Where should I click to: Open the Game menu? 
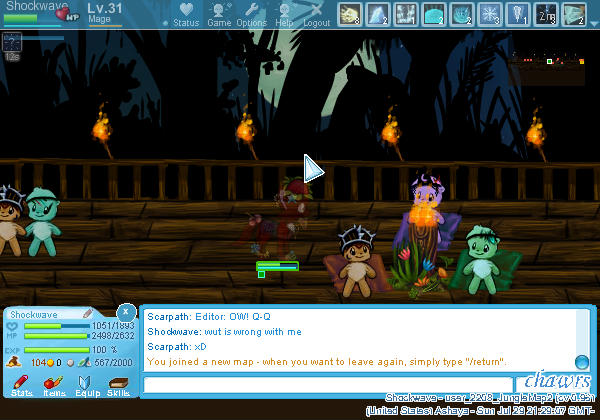(x=219, y=15)
